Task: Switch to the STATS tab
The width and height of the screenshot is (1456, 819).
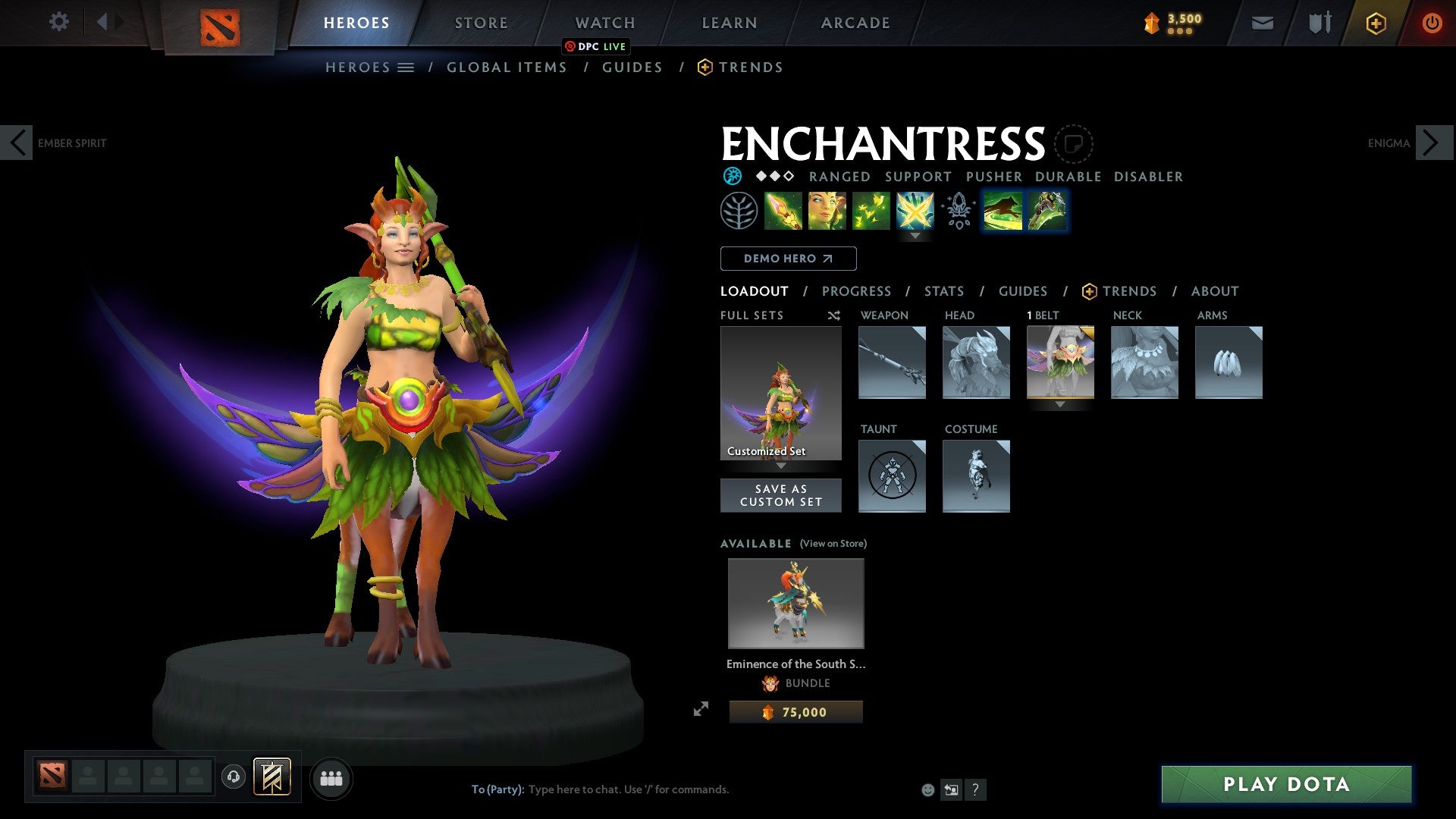Action: tap(944, 290)
